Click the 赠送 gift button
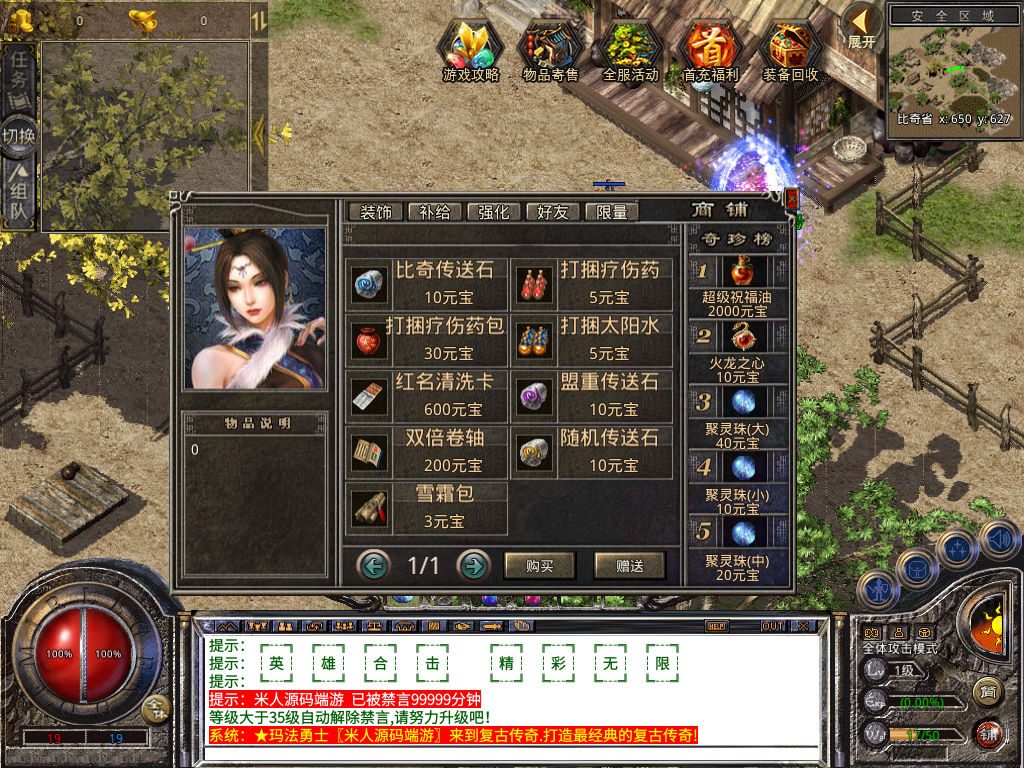 tap(629, 566)
